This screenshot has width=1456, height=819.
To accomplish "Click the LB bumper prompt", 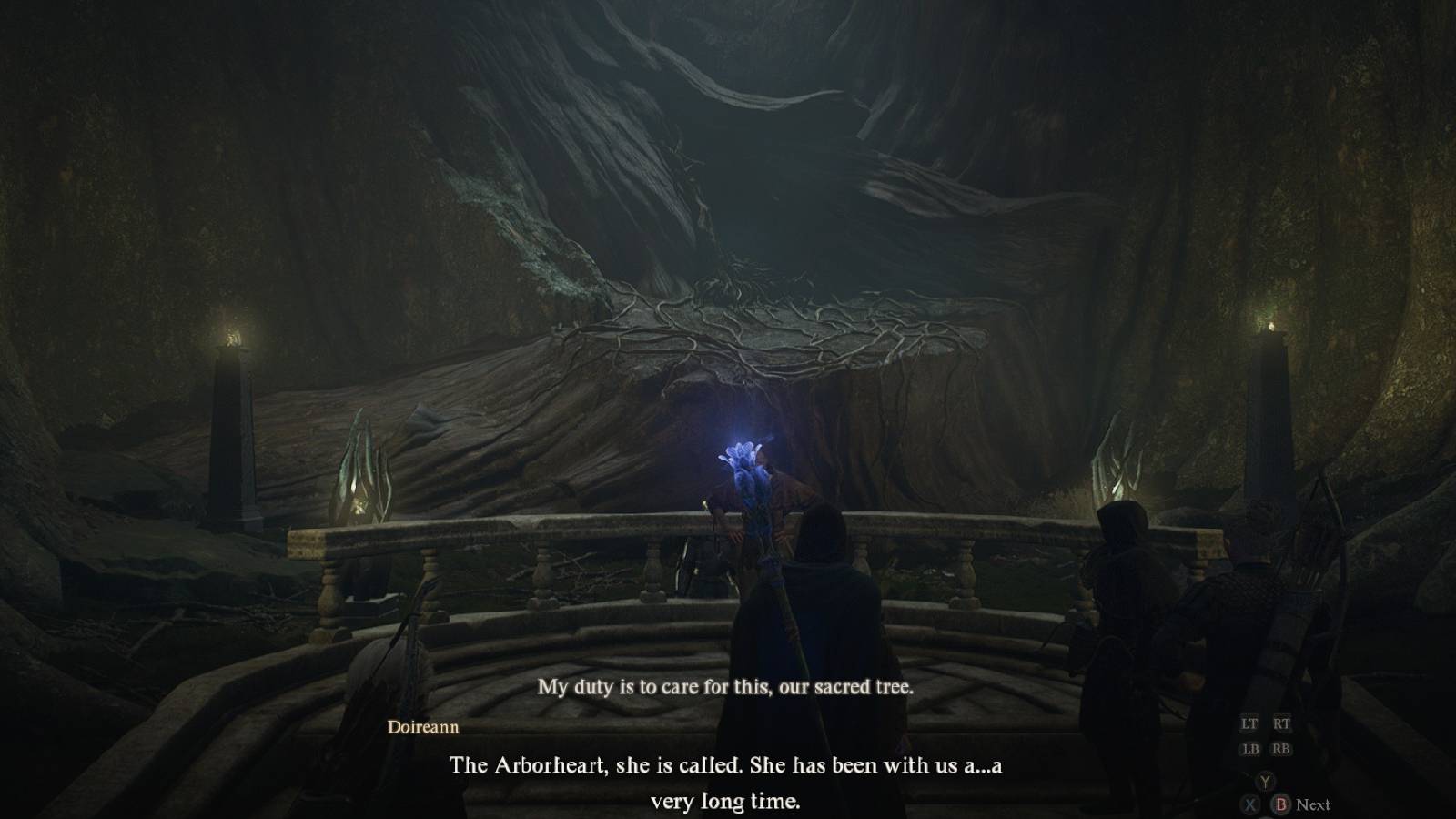I will point(1251,749).
